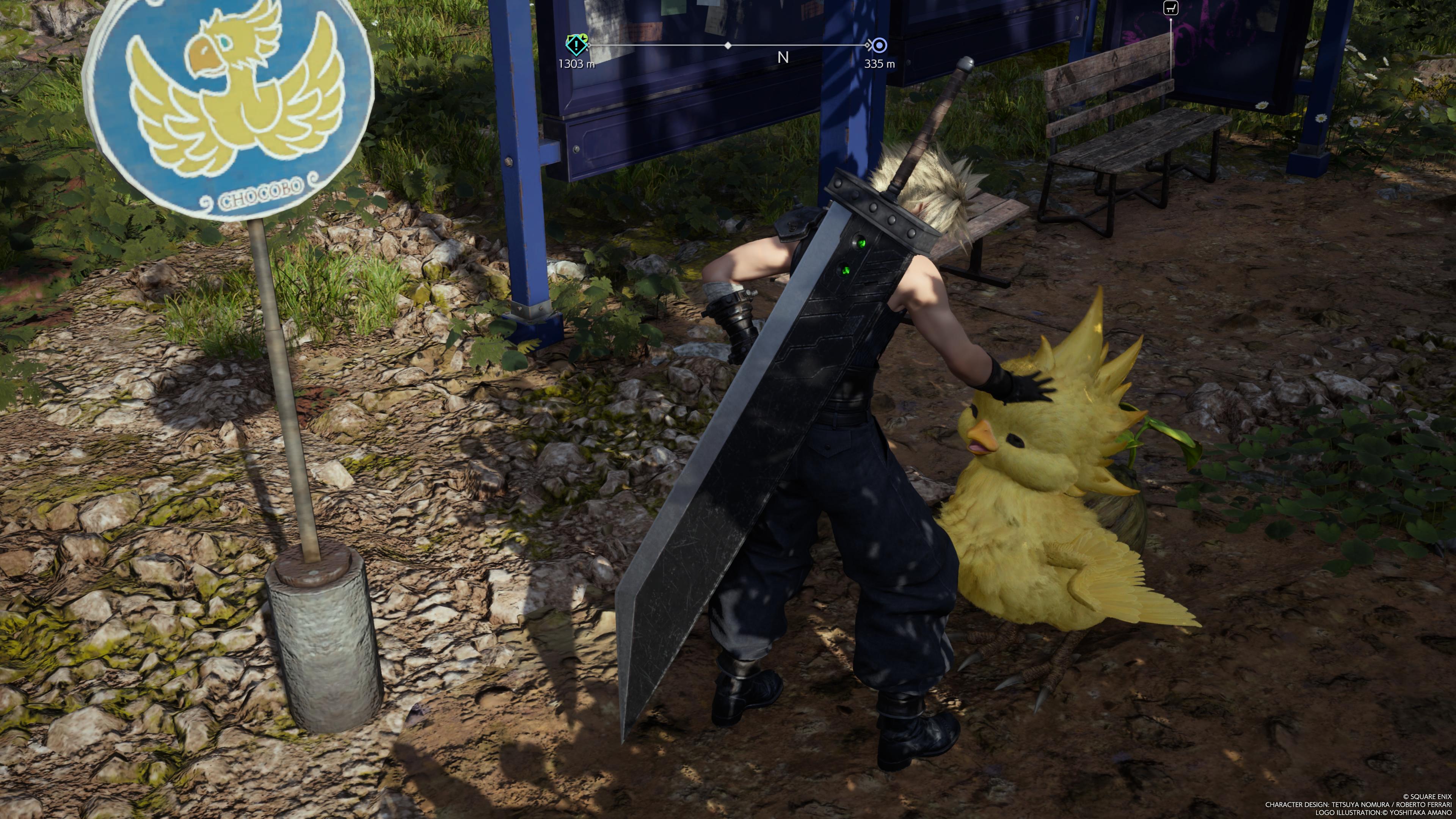
Task: Select the bench rest-stop icon
Action: pyautogui.click(x=1170, y=8)
